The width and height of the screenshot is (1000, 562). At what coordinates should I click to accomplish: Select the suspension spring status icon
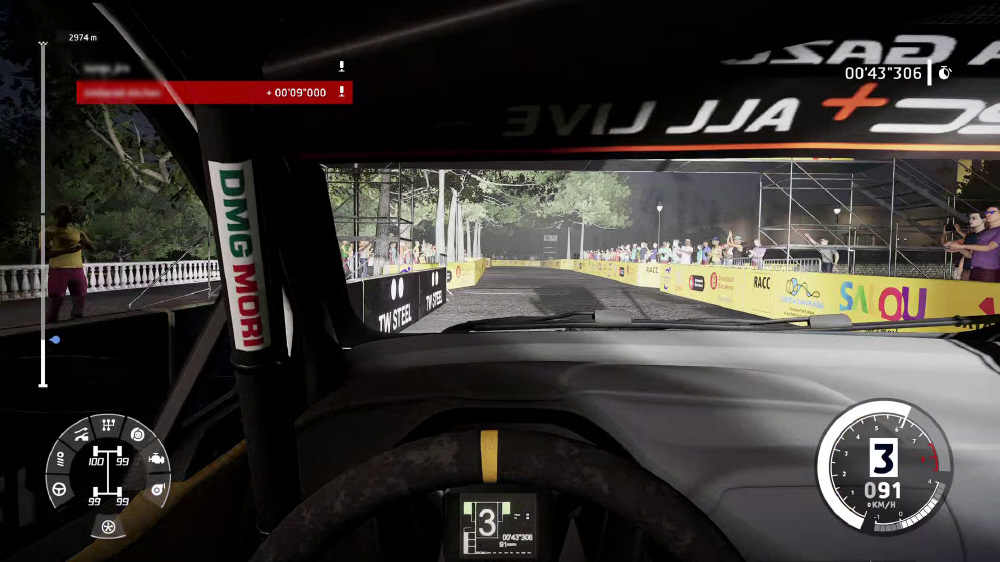coord(60,459)
